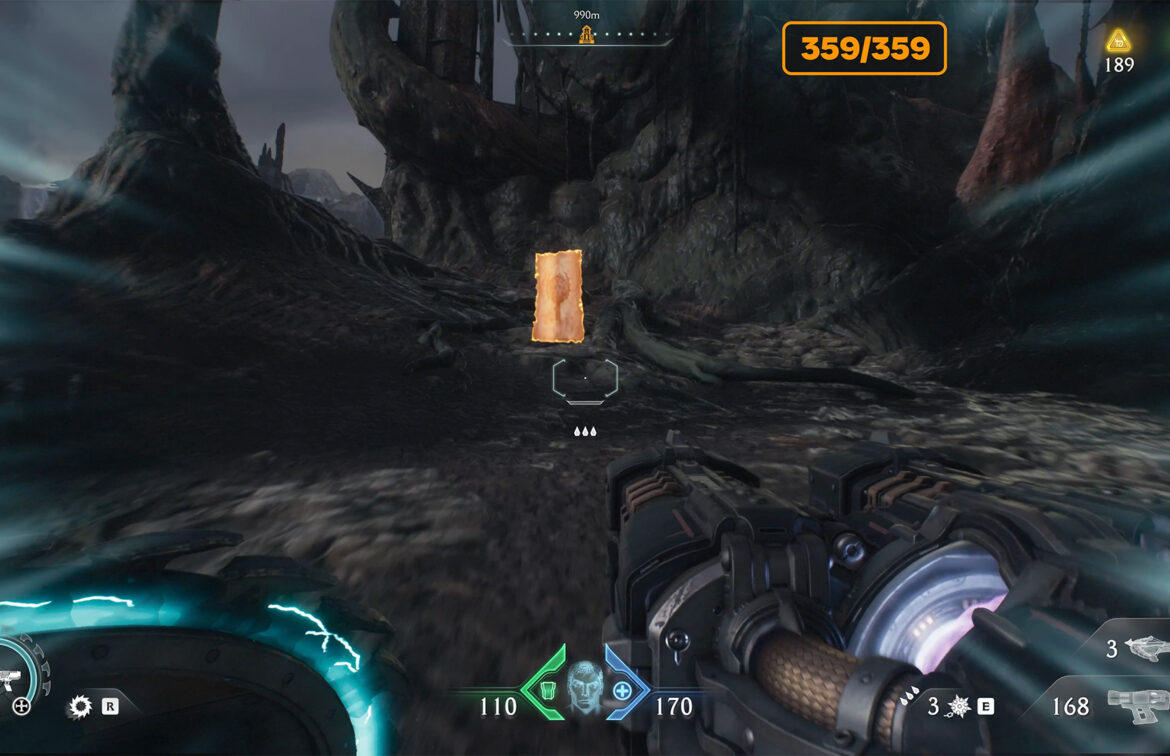Activate the shuriken grenade icon
Screen dimensions: 1170x756
(959, 706)
